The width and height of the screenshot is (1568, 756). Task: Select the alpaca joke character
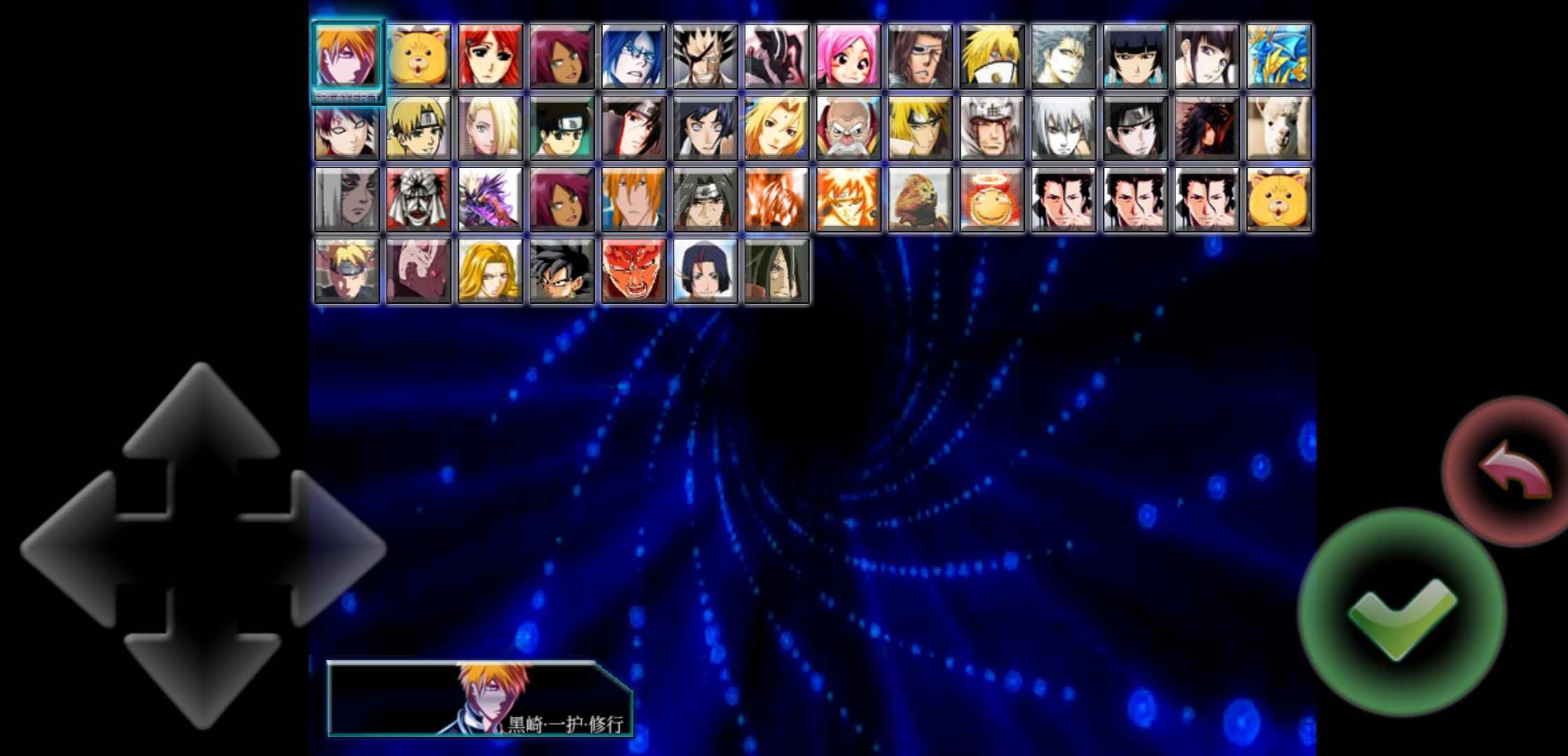coord(1279,129)
